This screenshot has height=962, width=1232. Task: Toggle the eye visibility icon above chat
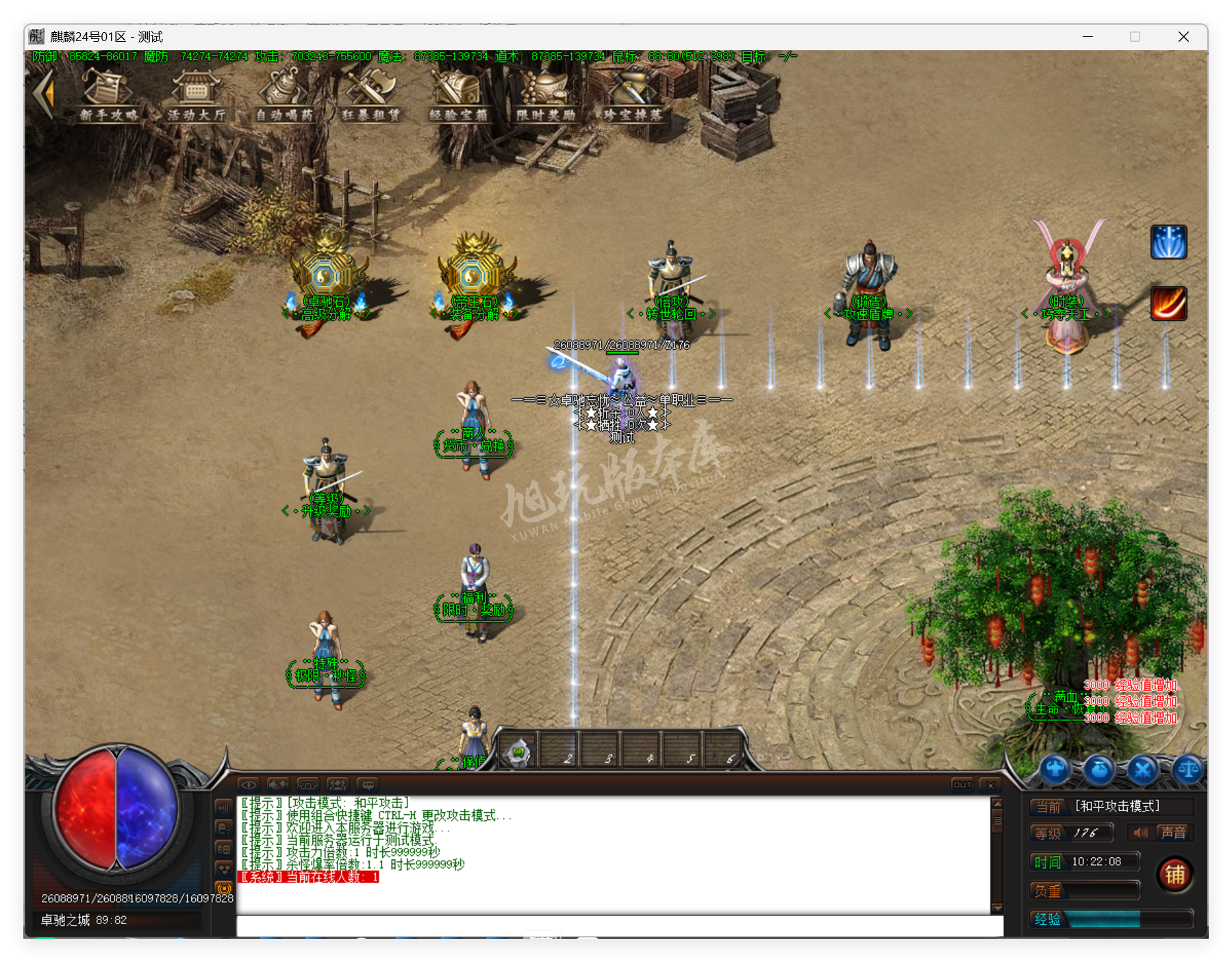(249, 785)
